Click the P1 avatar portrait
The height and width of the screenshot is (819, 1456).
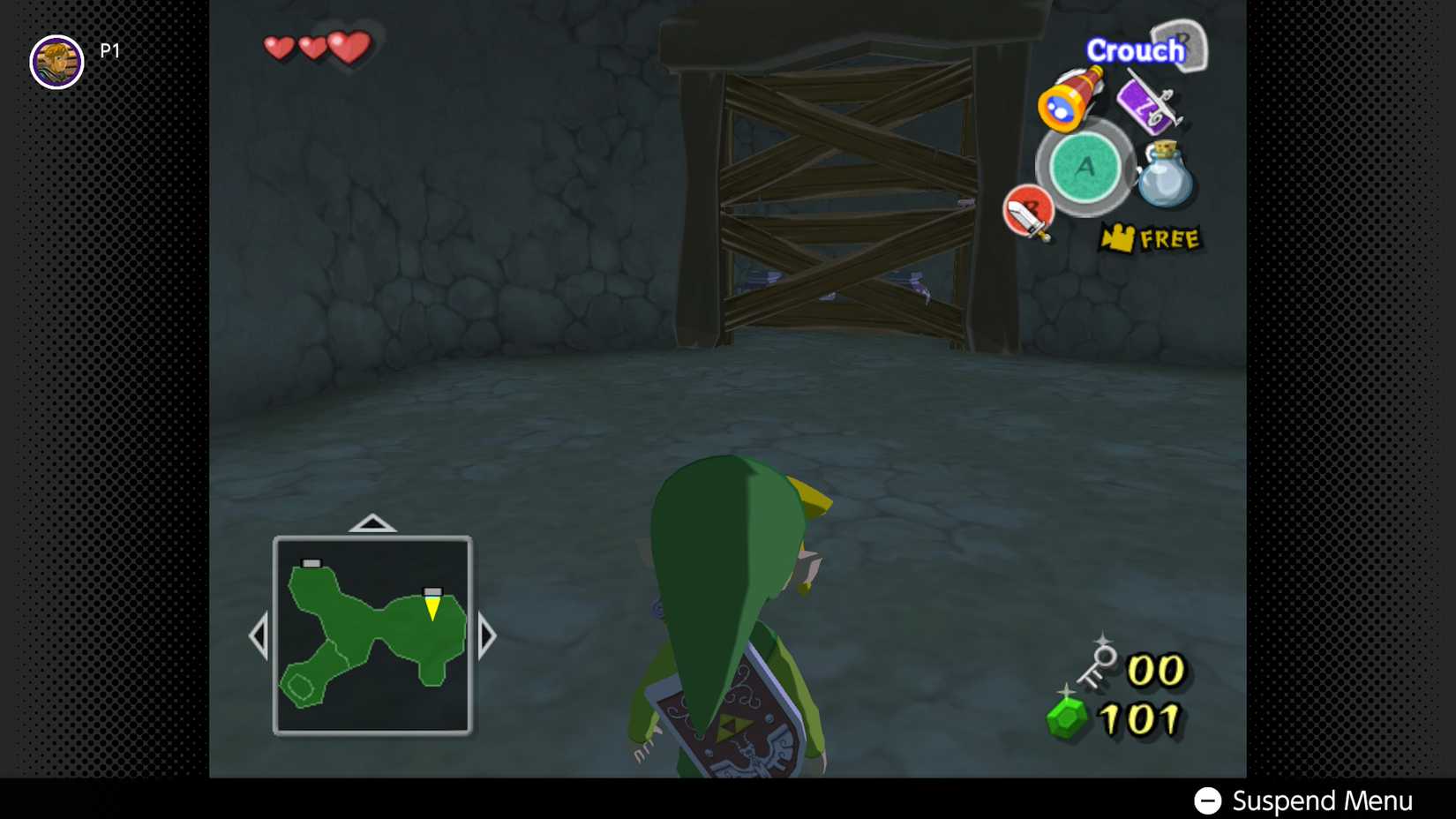[x=56, y=64]
